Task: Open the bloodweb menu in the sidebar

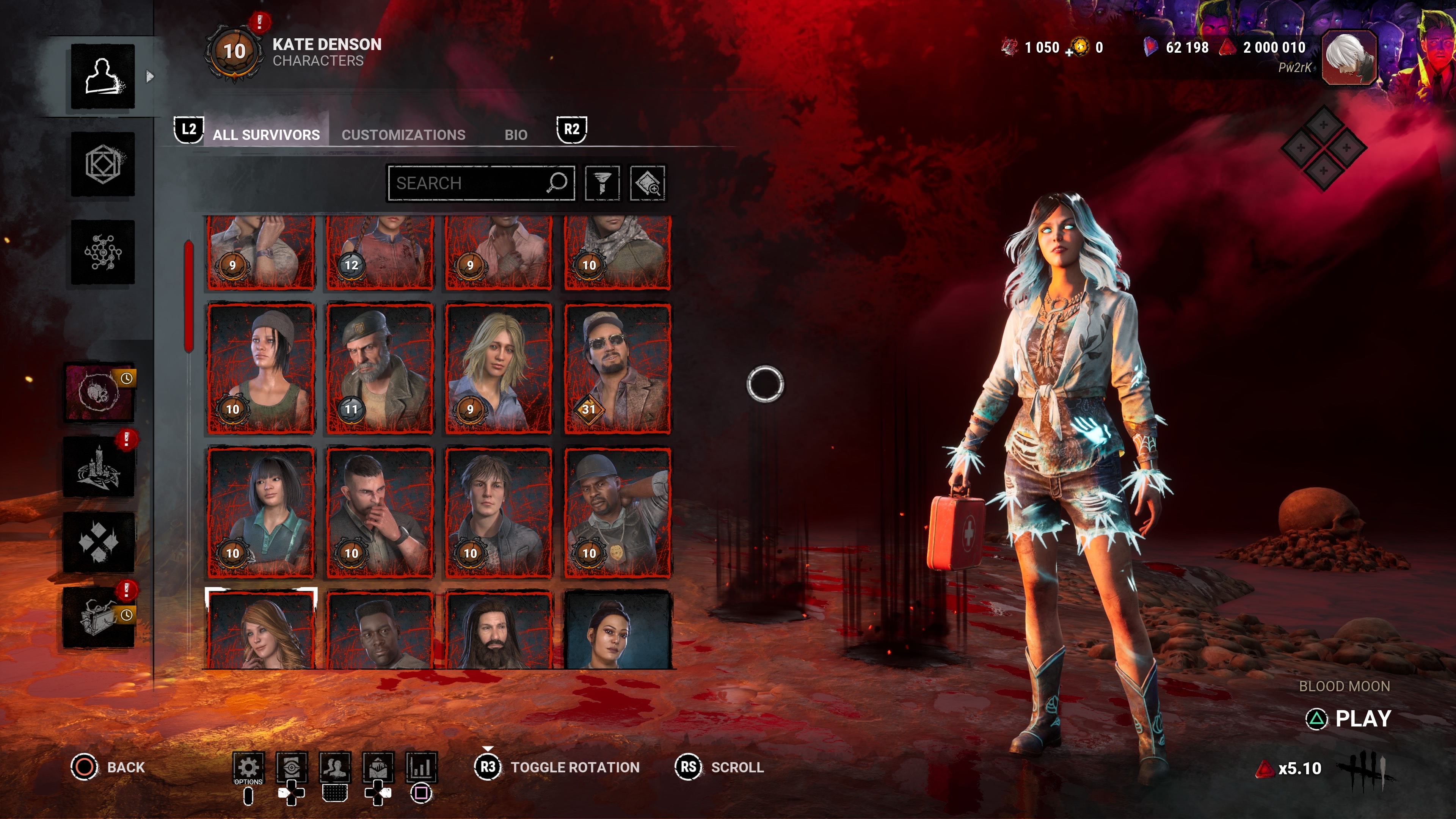Action: tap(103, 252)
